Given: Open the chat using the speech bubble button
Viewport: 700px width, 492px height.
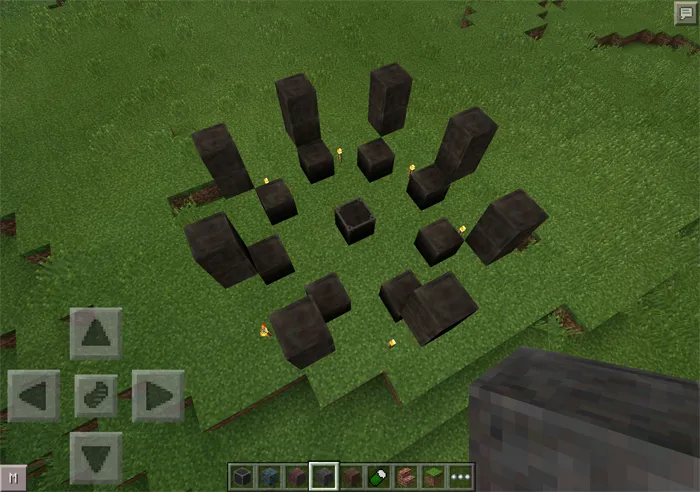Looking at the screenshot, I should (685, 12).
